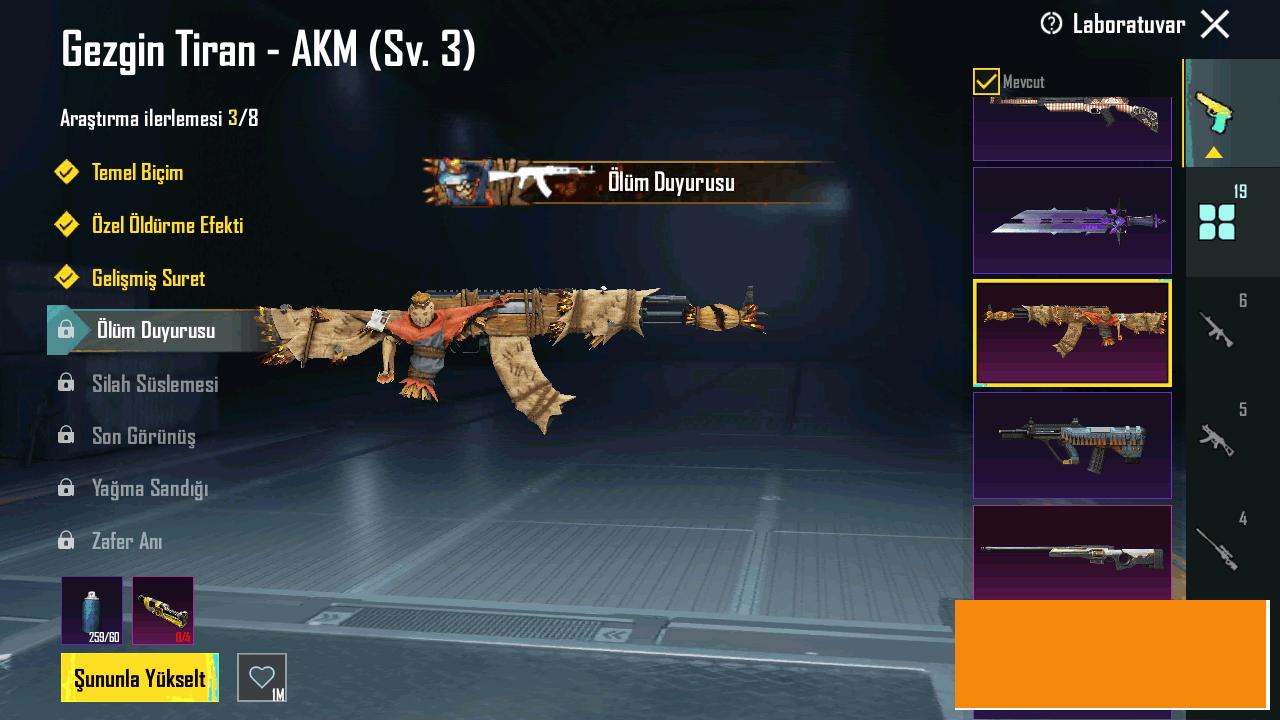Image resolution: width=1280 pixels, height=720 pixels.
Task: Choose the purple blade skin thumbnail
Action: click(x=1072, y=220)
